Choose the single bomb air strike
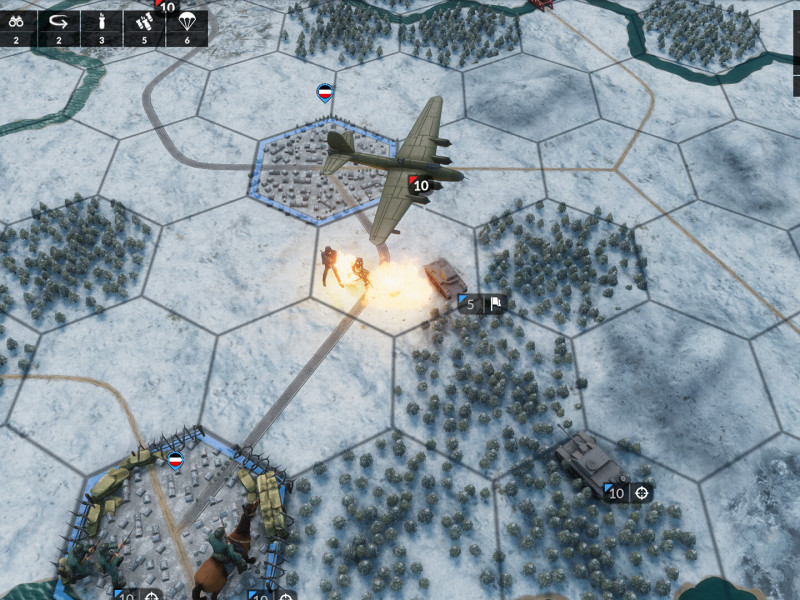This screenshot has height=600, width=800. click(x=101, y=26)
